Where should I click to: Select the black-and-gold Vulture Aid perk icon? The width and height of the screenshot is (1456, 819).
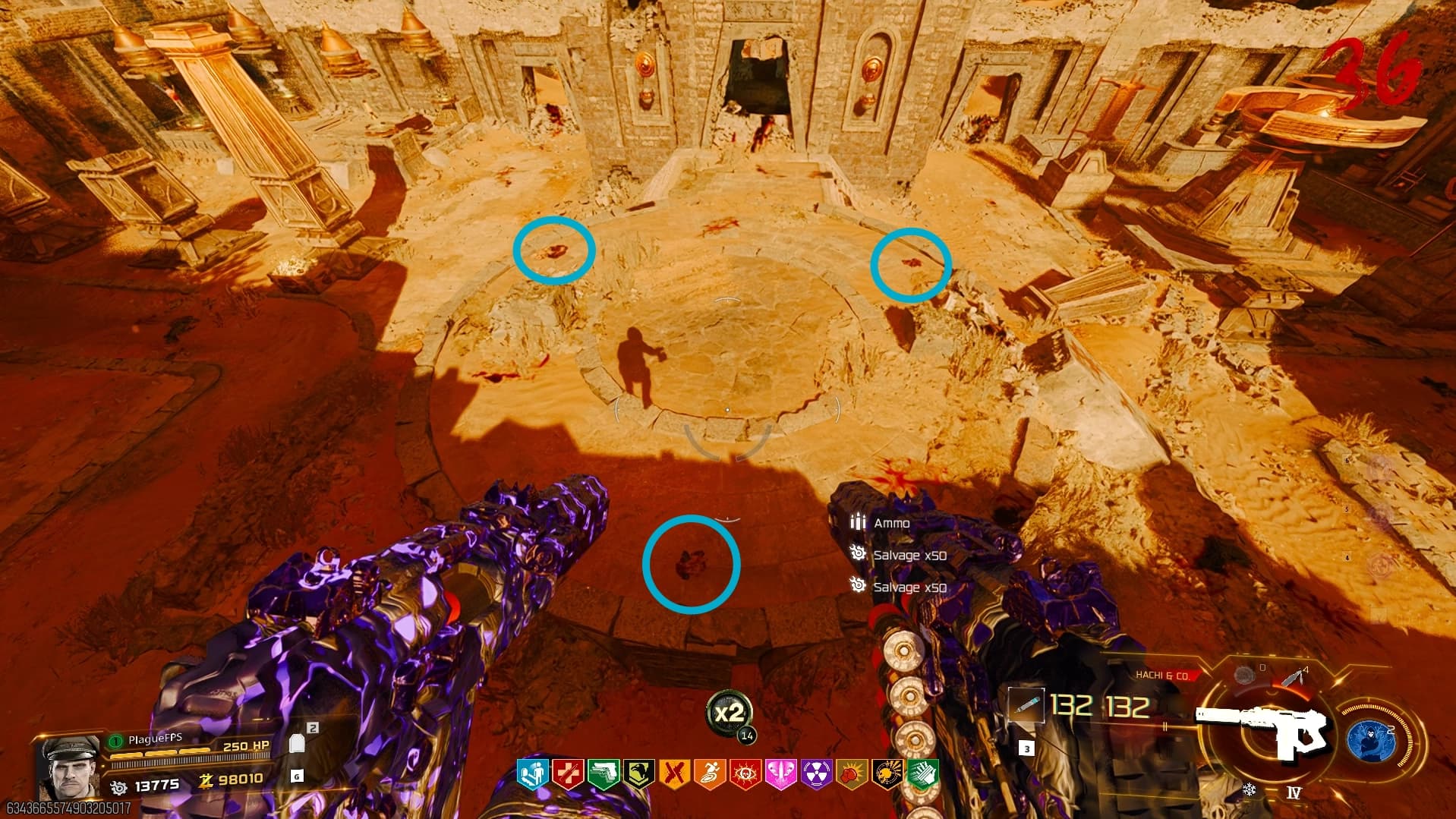887,774
